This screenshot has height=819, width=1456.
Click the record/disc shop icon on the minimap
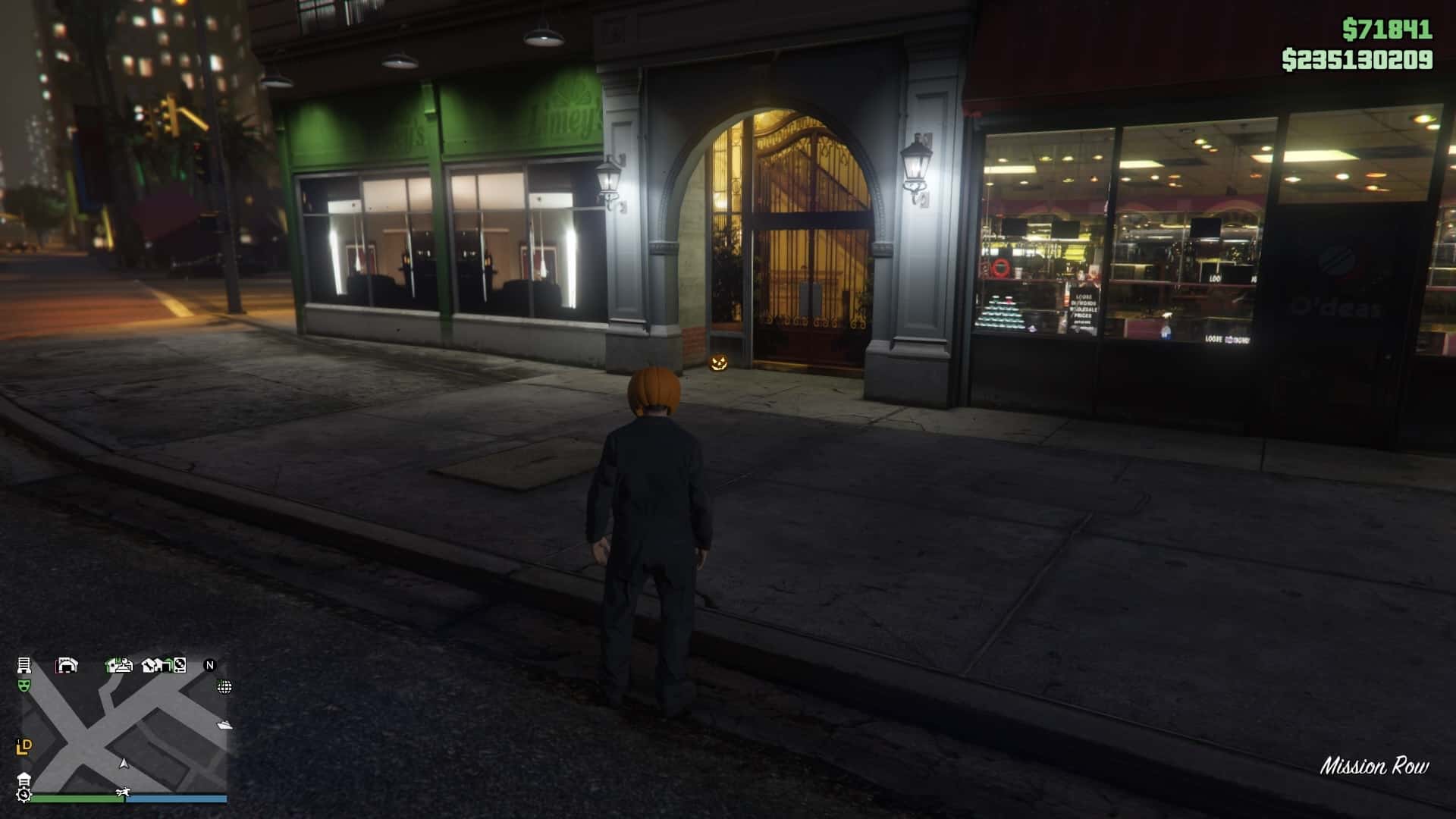pos(179,666)
